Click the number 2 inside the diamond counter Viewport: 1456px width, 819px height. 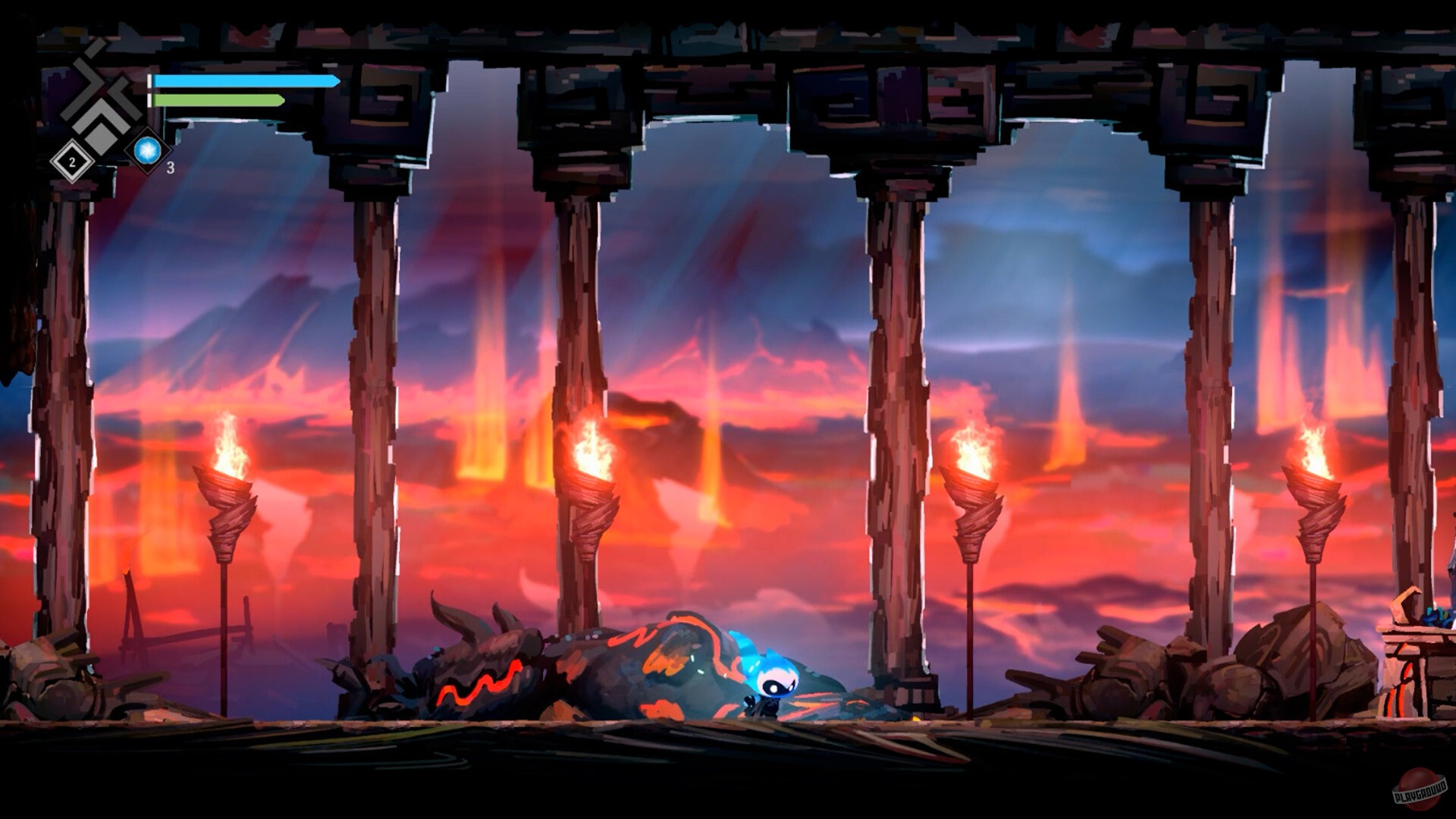(x=71, y=161)
